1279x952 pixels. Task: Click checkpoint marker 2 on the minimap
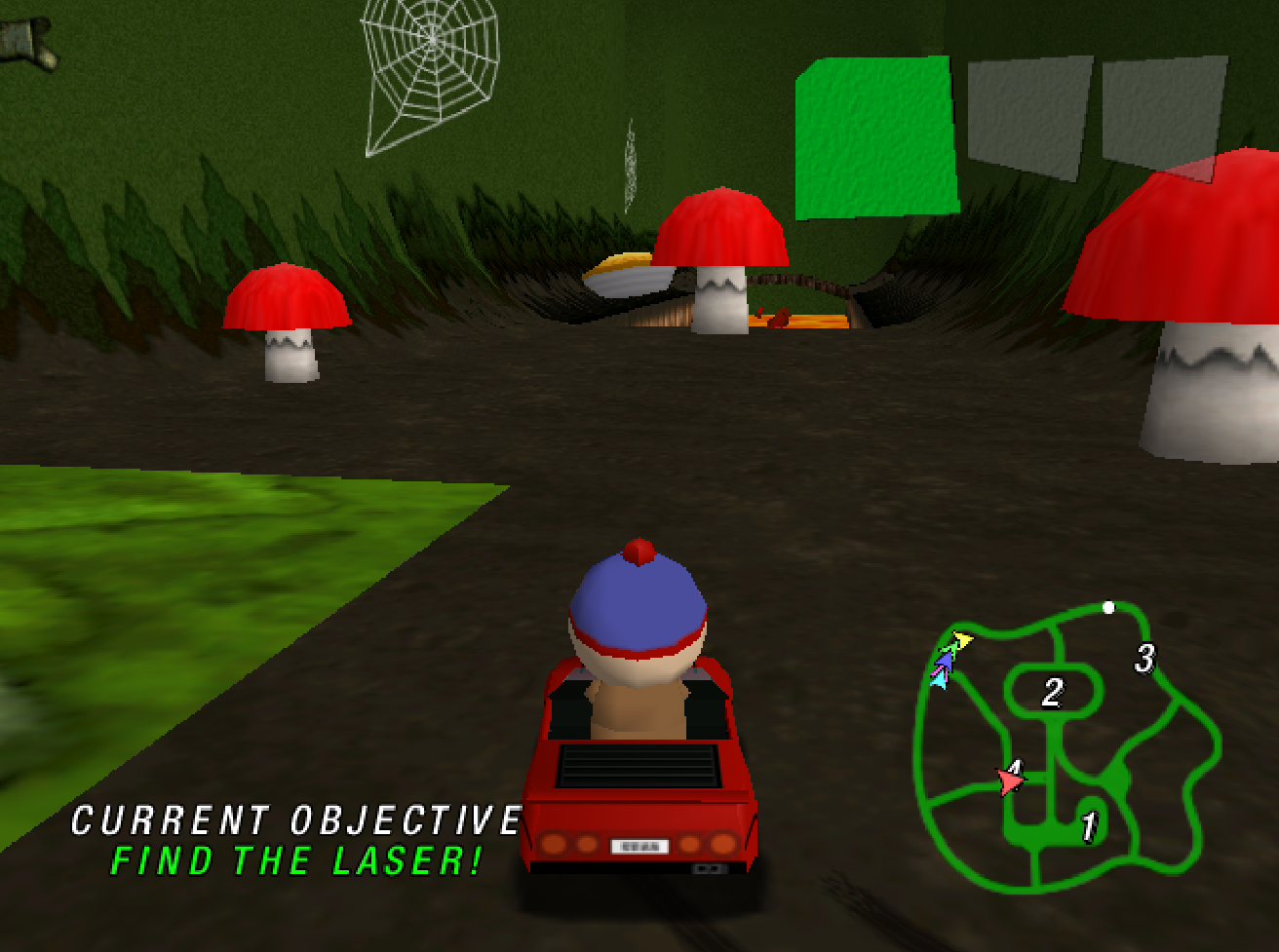tap(1051, 694)
